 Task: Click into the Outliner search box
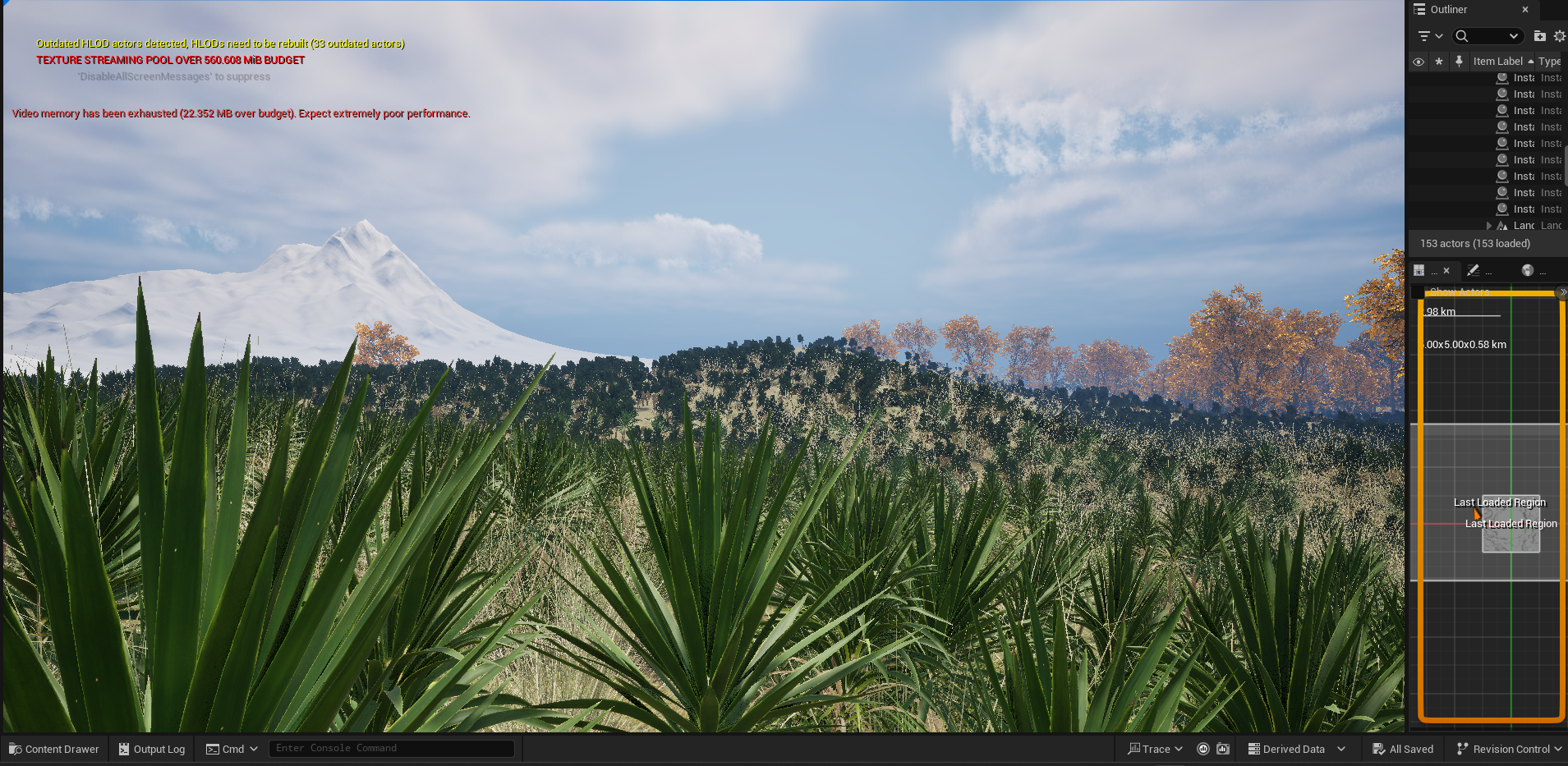1485,36
